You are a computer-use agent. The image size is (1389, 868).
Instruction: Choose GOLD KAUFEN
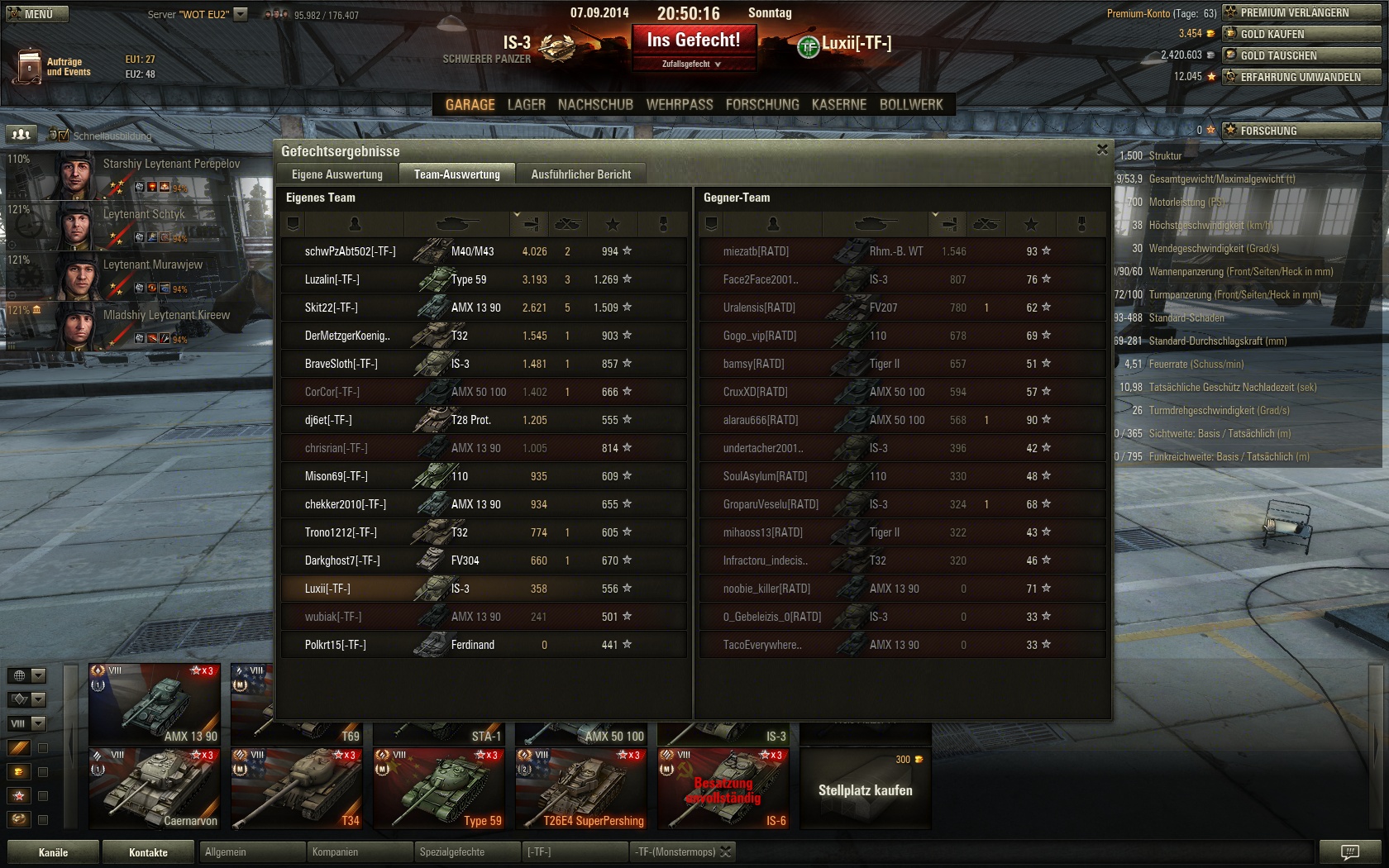tap(1301, 34)
